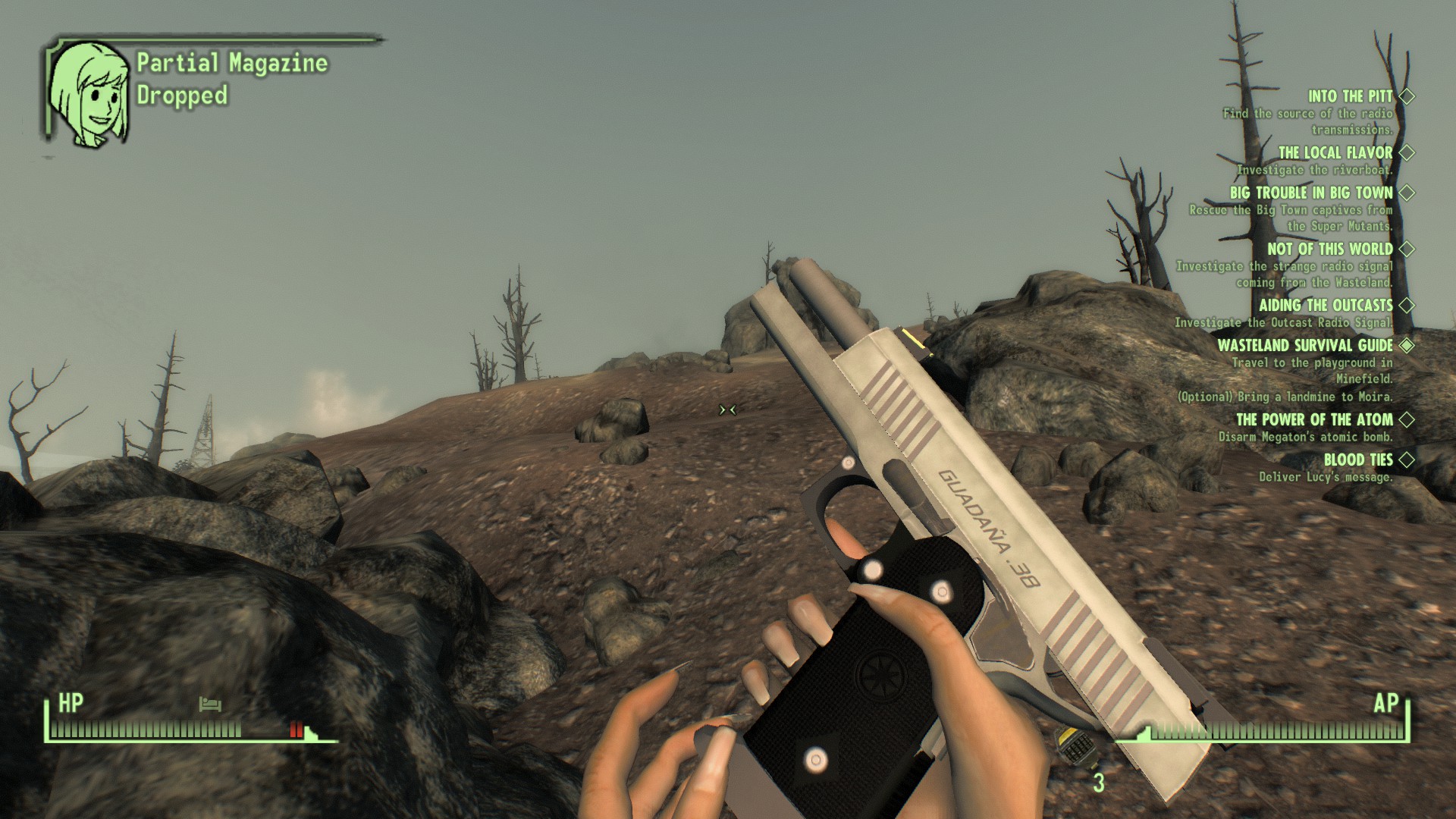This screenshot has height=819, width=1456.
Task: Click the Vault Girl notification portrait
Action: [89, 94]
